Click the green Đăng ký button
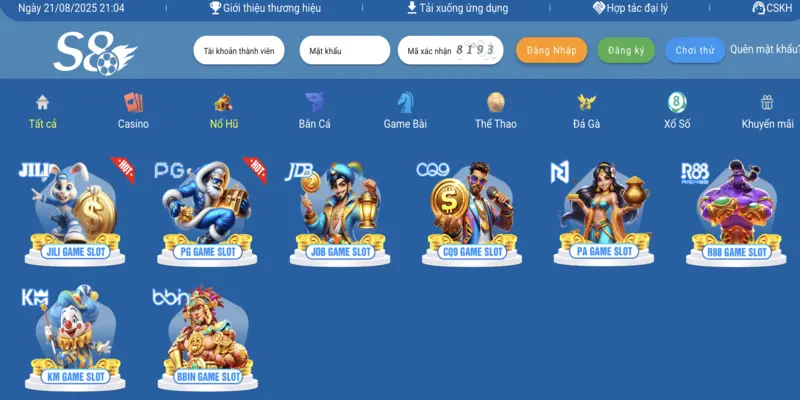This screenshot has width=800, height=400. 626,50
